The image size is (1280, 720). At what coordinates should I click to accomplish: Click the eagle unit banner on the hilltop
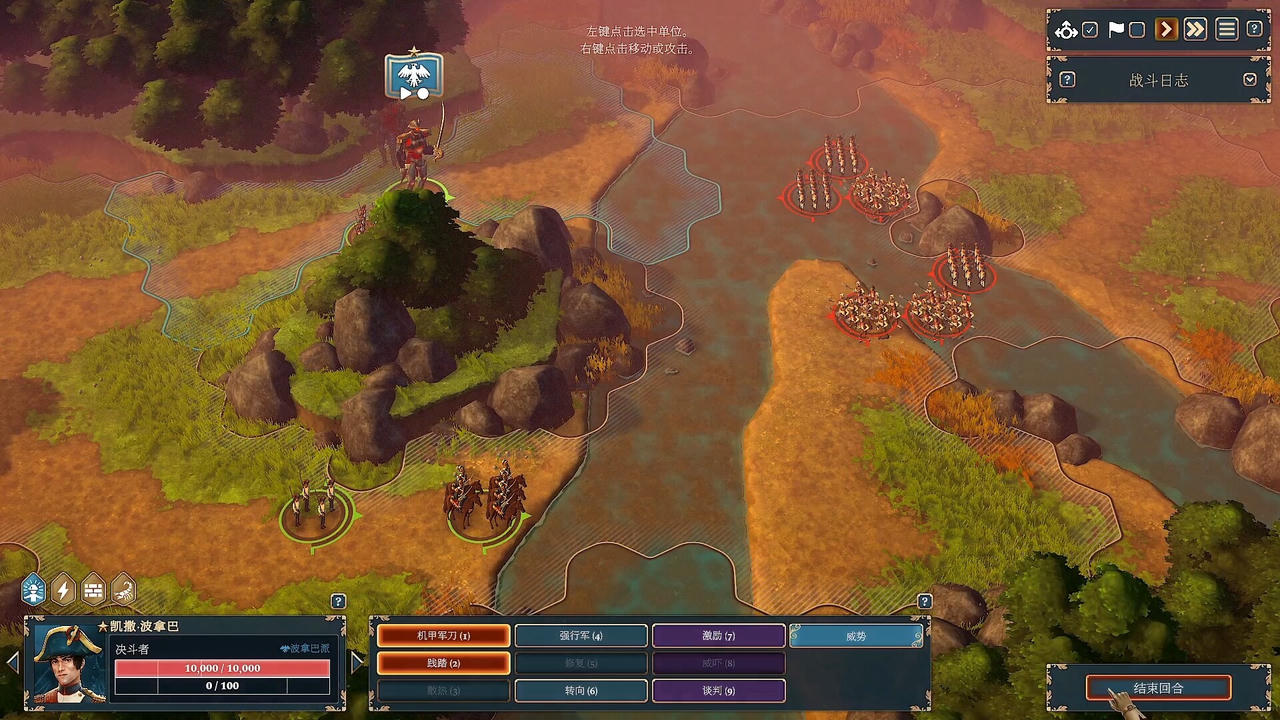point(412,75)
